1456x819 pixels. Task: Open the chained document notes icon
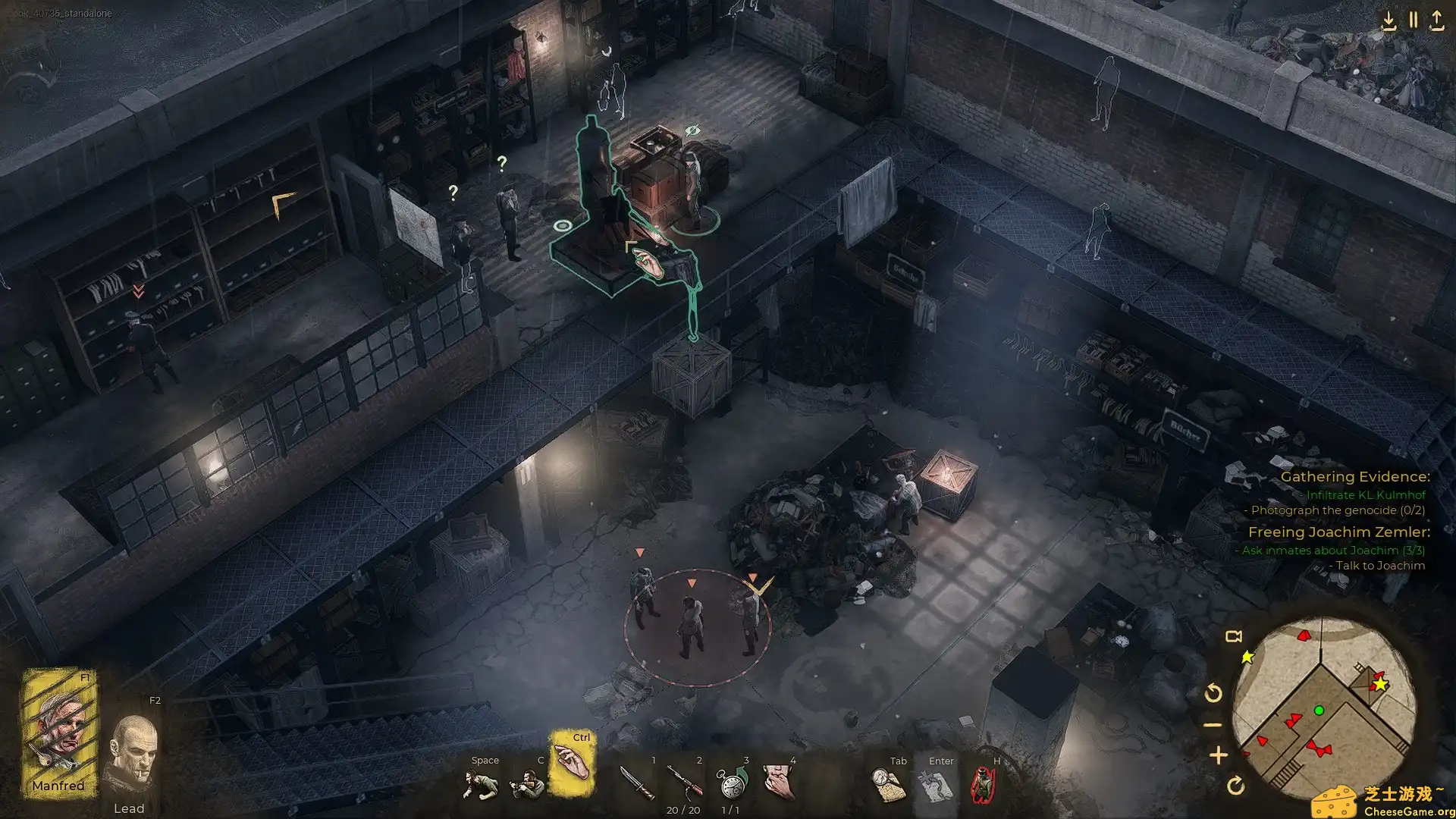tap(935, 785)
